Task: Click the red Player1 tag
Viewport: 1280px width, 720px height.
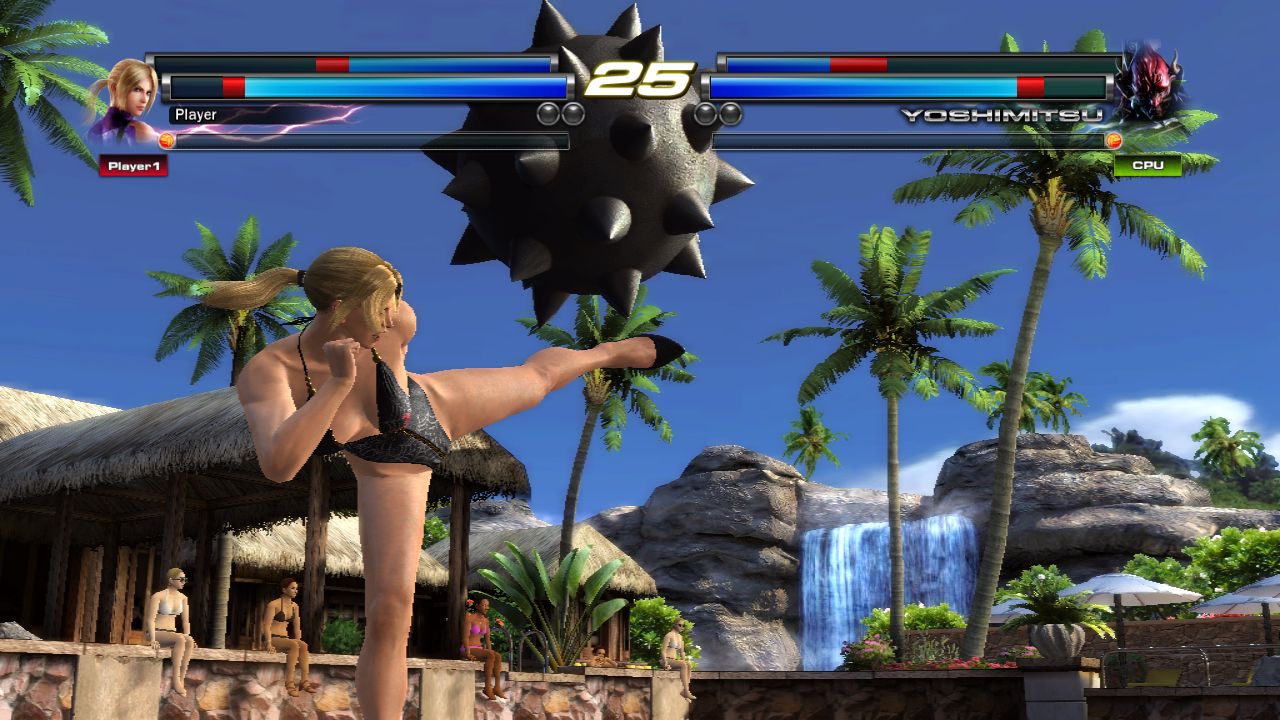Action: pos(133,166)
